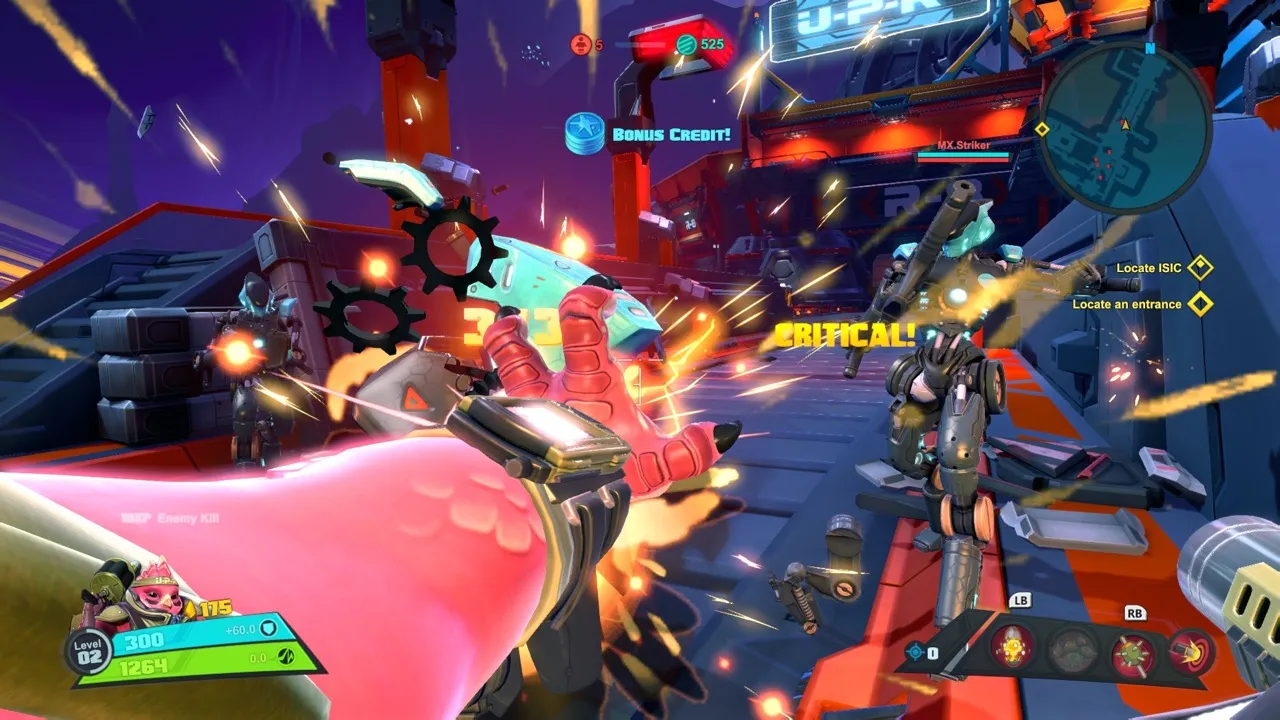1280x720 pixels.
Task: Click the Bonus Credit coin notification
Action: click(x=585, y=133)
